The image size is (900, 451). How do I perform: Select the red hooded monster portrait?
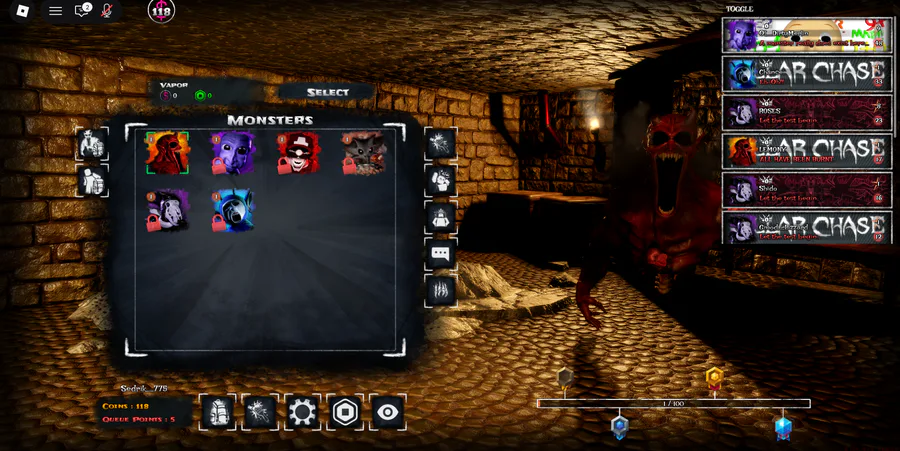(x=167, y=154)
